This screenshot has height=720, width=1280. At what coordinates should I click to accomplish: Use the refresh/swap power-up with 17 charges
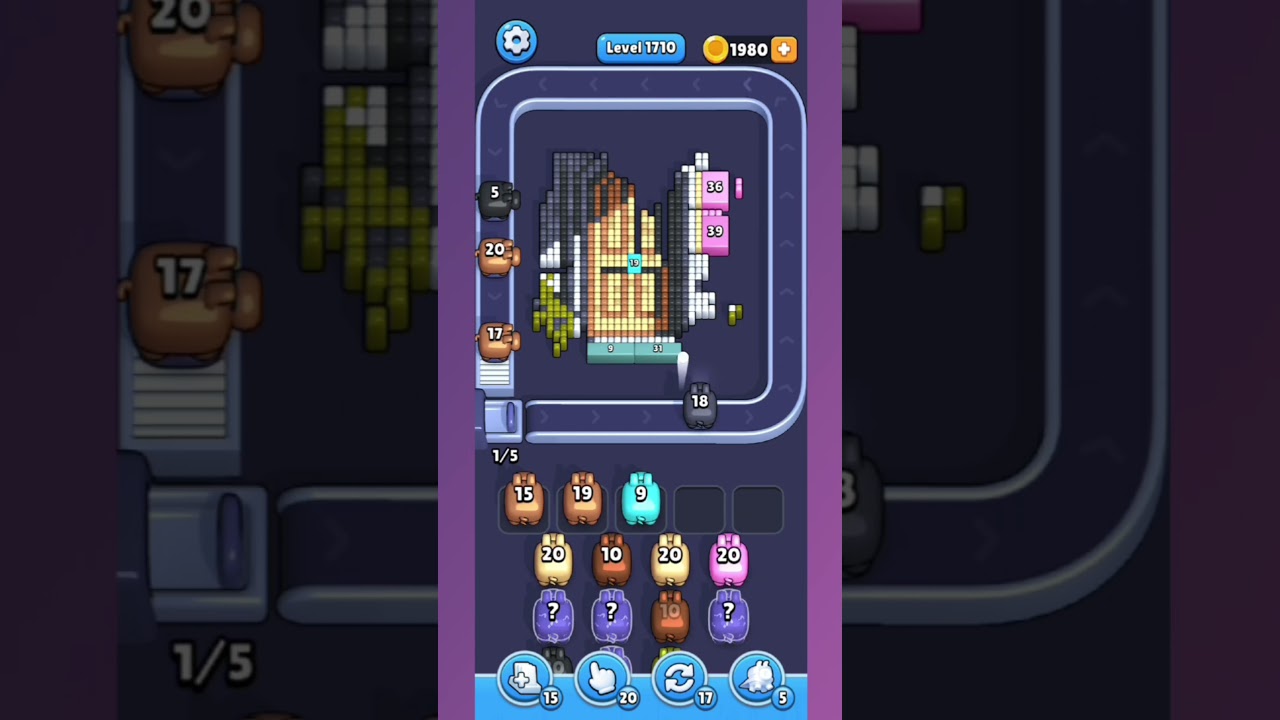681,679
